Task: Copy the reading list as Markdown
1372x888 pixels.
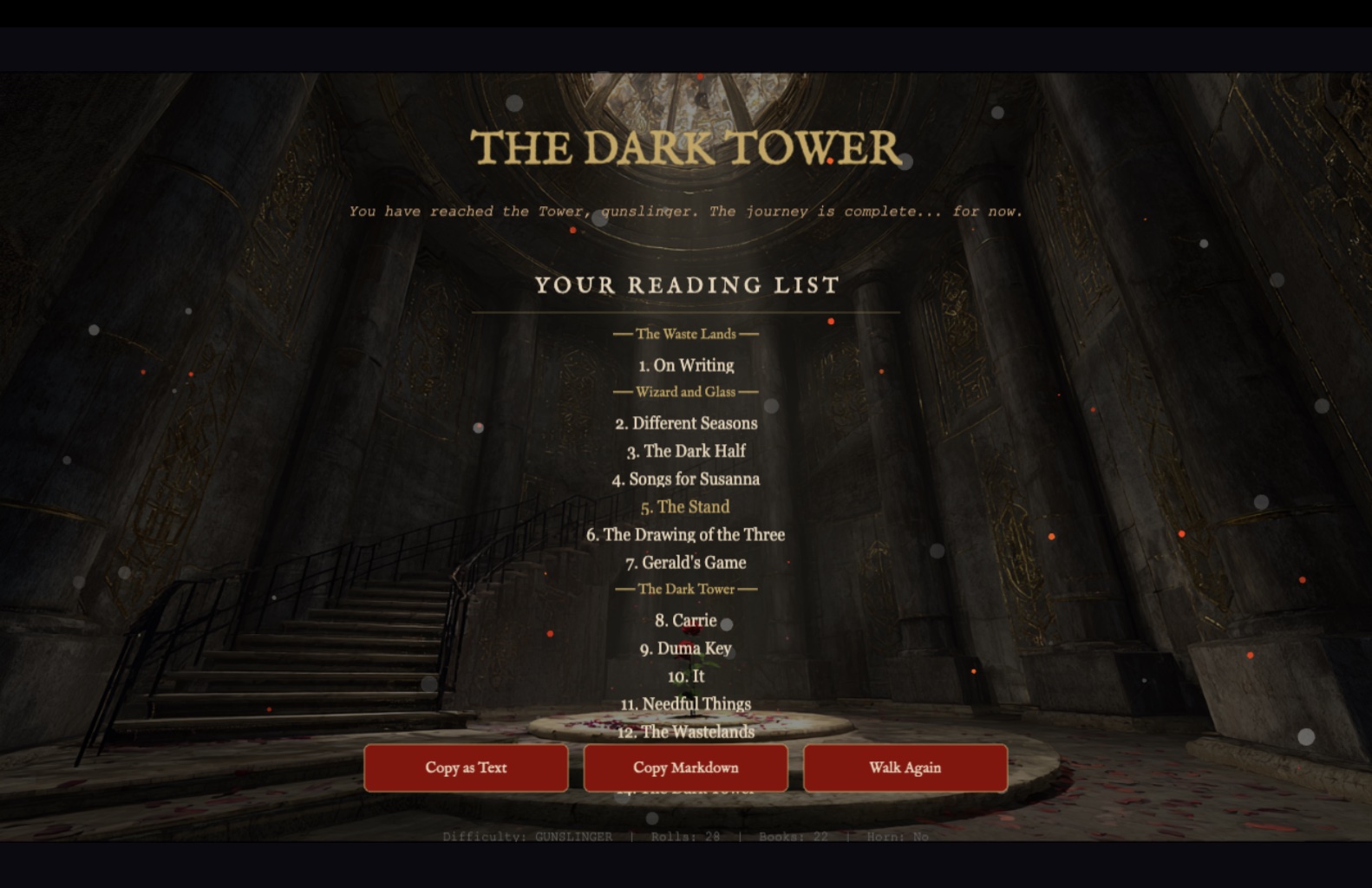Action: [685, 767]
